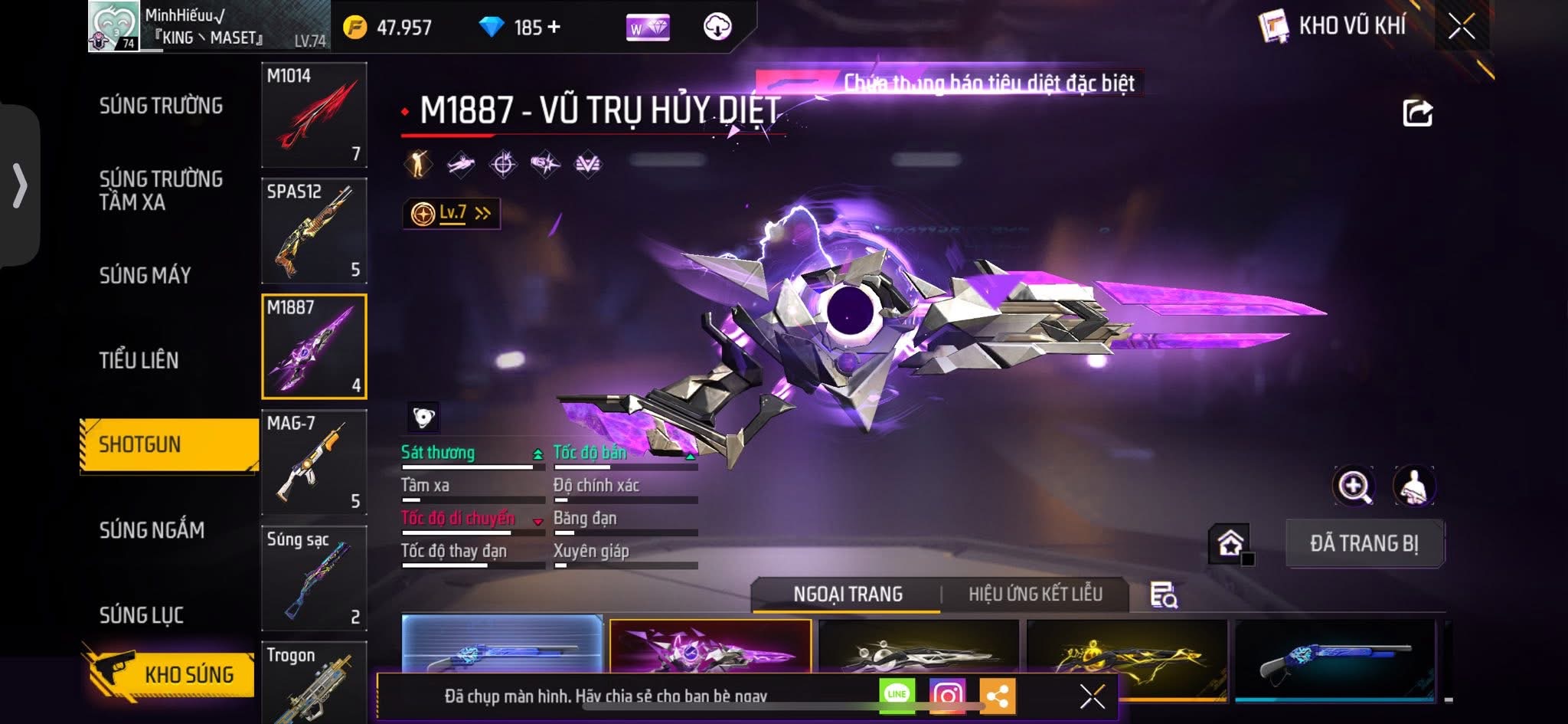
Task: Click the Kho Súng button
Action: point(172,674)
